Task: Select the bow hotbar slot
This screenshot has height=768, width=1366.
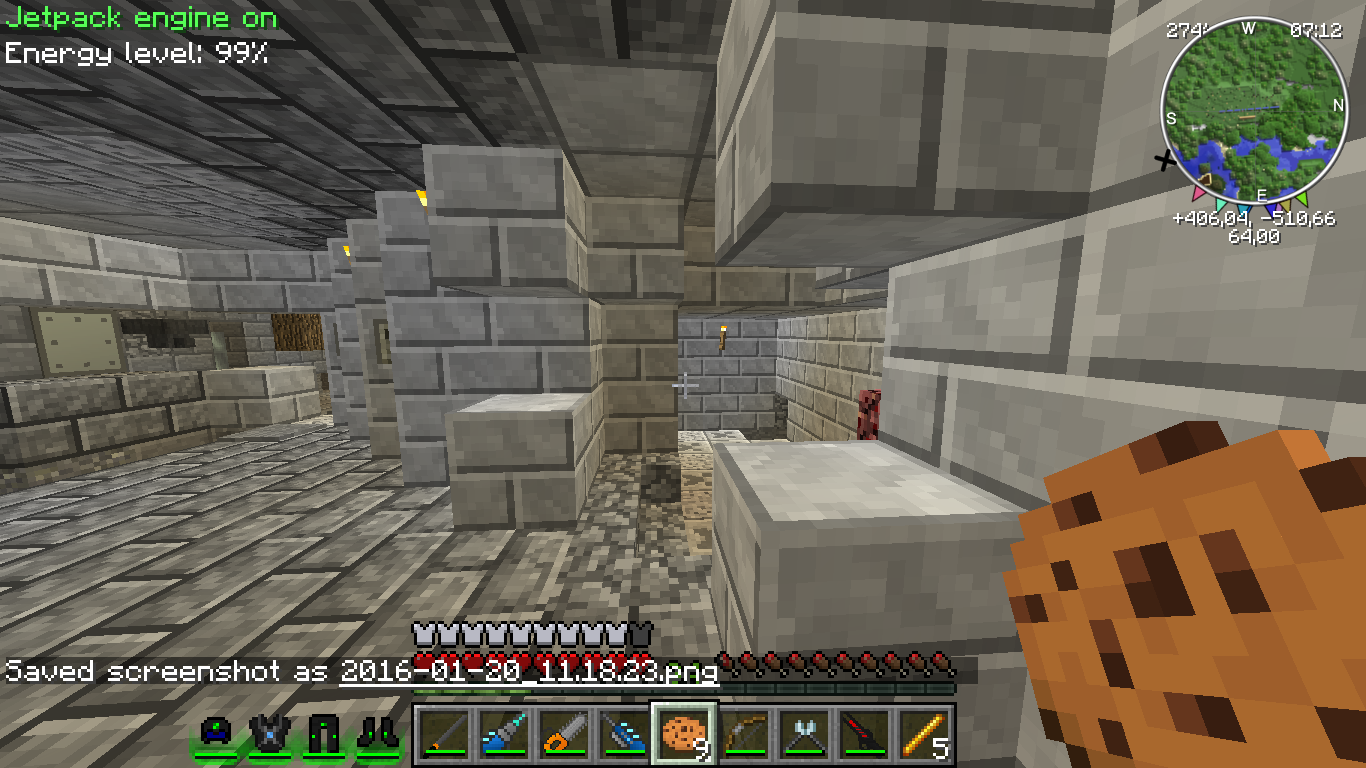Action: (744, 733)
